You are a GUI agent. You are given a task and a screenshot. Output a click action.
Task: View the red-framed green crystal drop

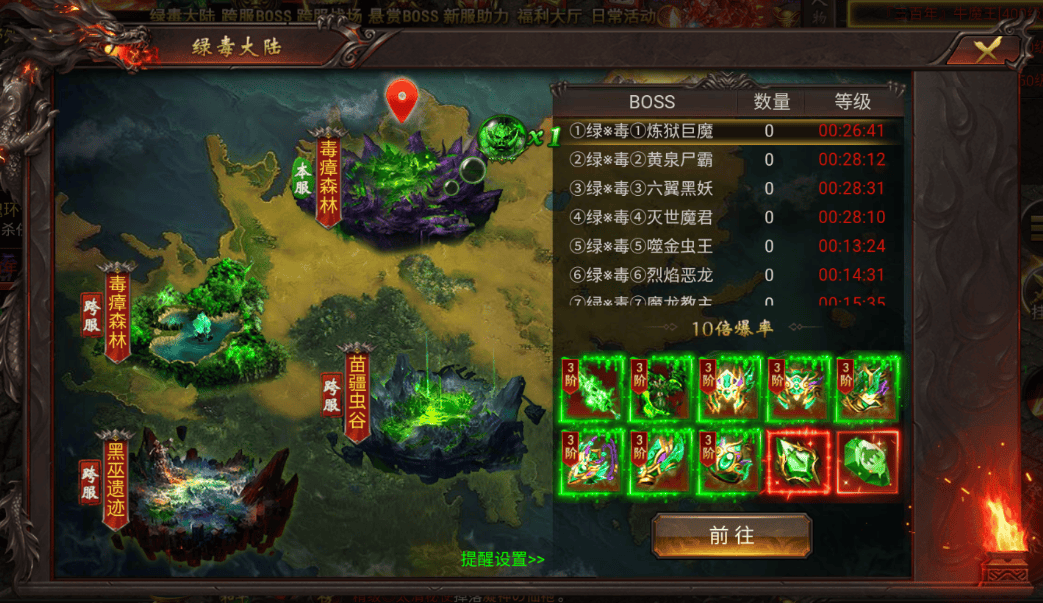(798, 461)
